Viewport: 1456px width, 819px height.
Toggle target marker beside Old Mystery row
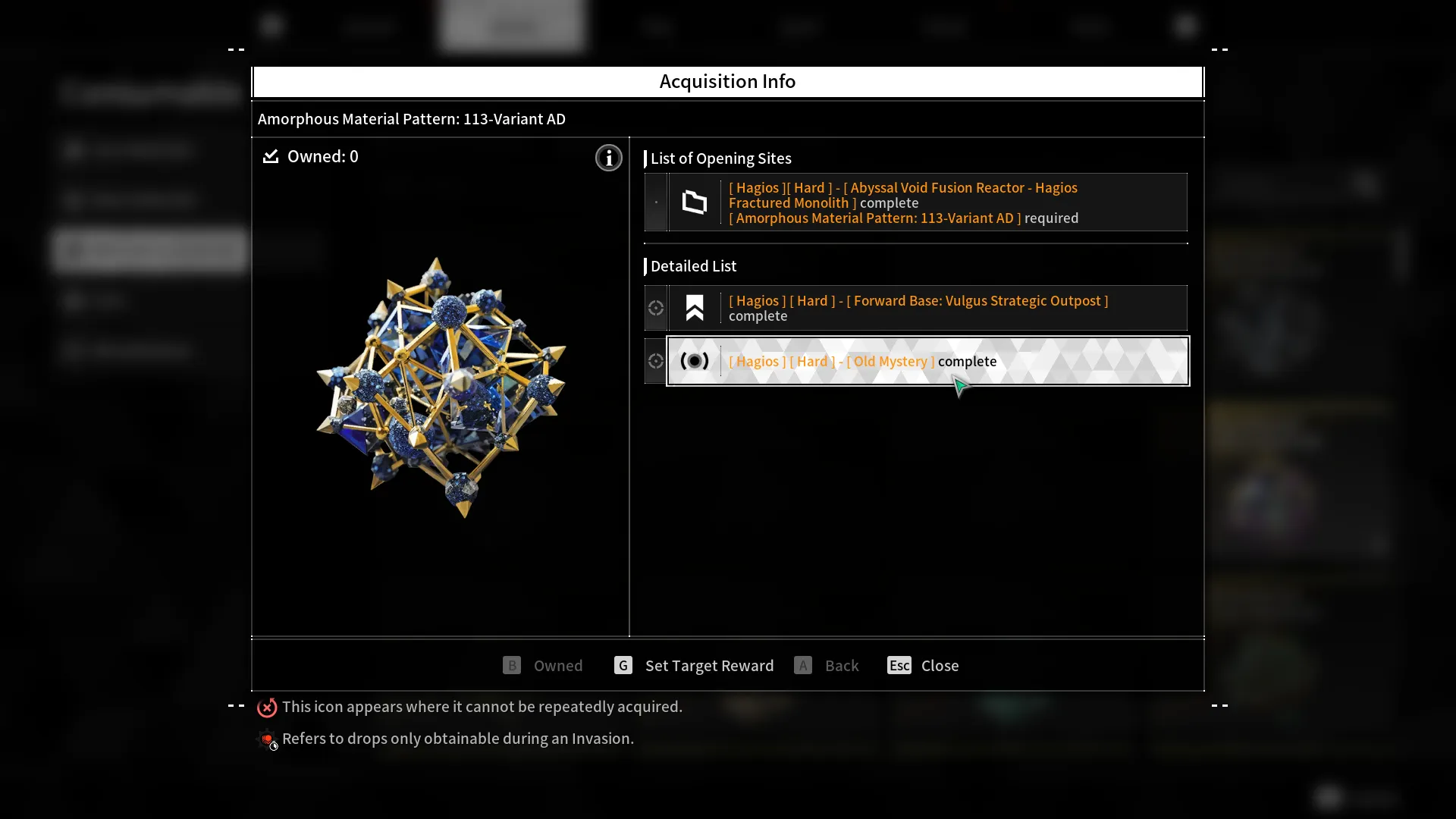tap(656, 362)
